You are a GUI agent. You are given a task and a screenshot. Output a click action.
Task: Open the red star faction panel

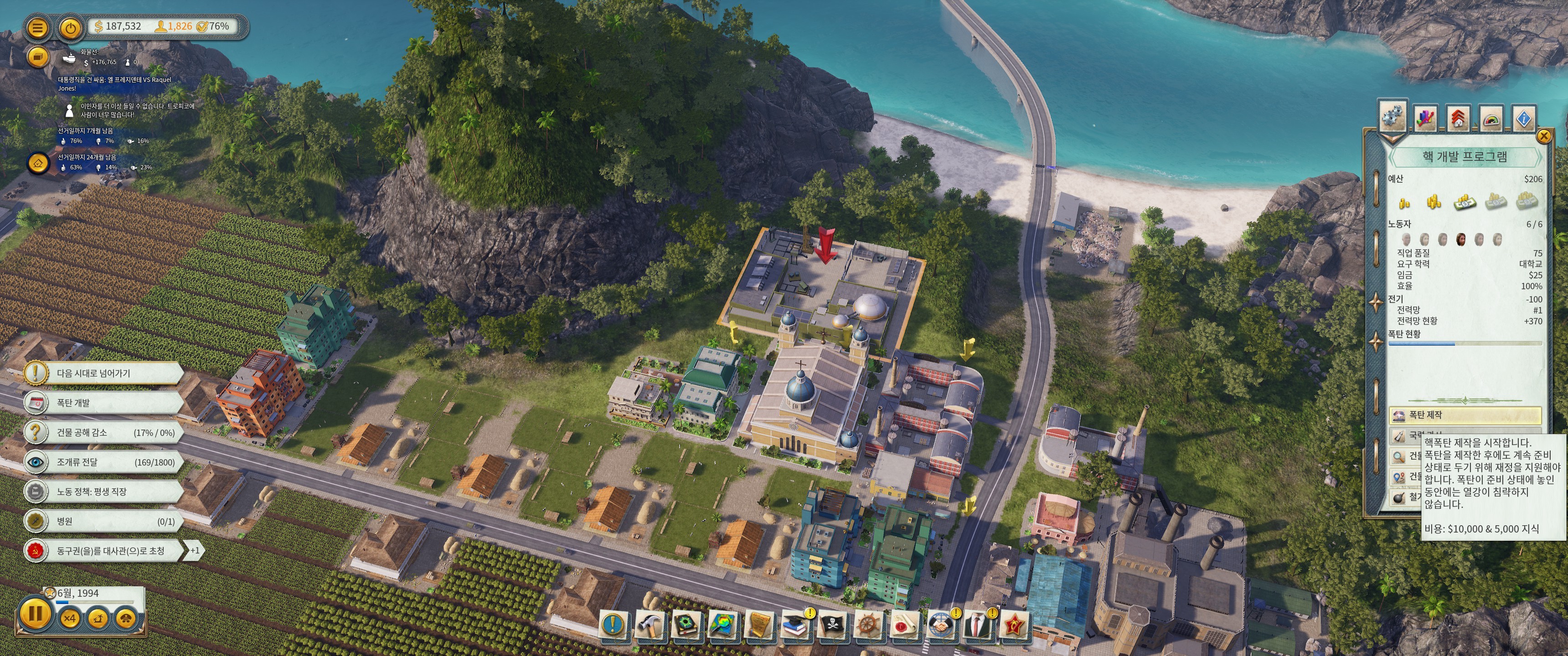coord(1014,625)
